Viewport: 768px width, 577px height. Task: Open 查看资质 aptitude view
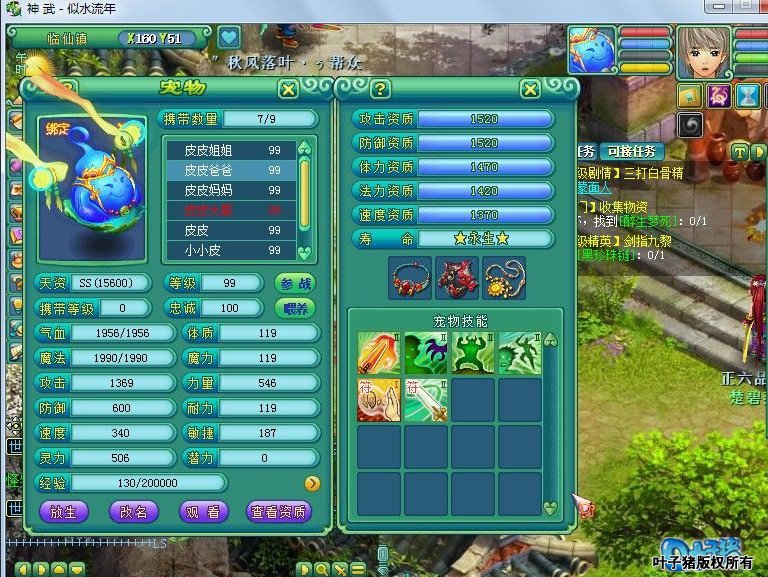[x=278, y=511]
